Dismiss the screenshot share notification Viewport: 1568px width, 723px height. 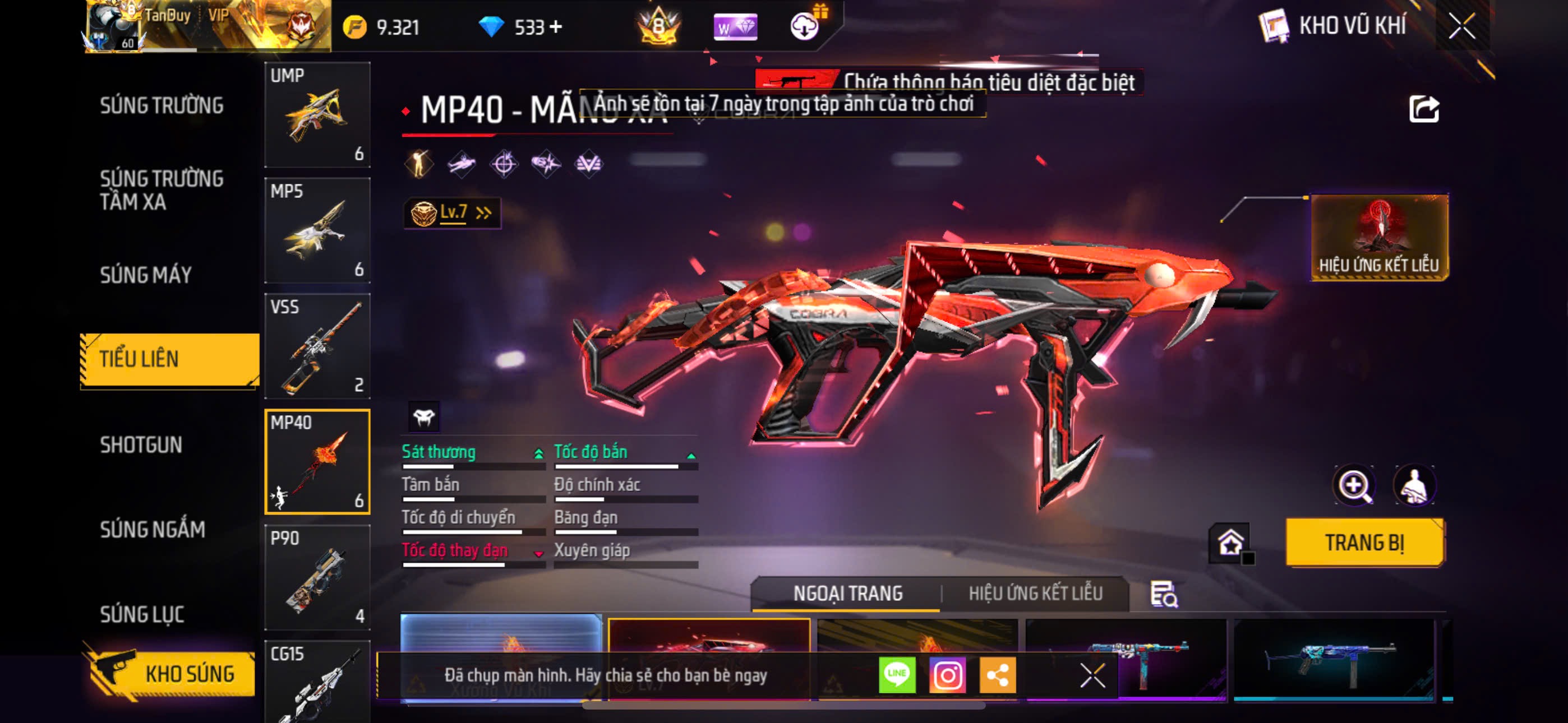pyautogui.click(x=1092, y=675)
